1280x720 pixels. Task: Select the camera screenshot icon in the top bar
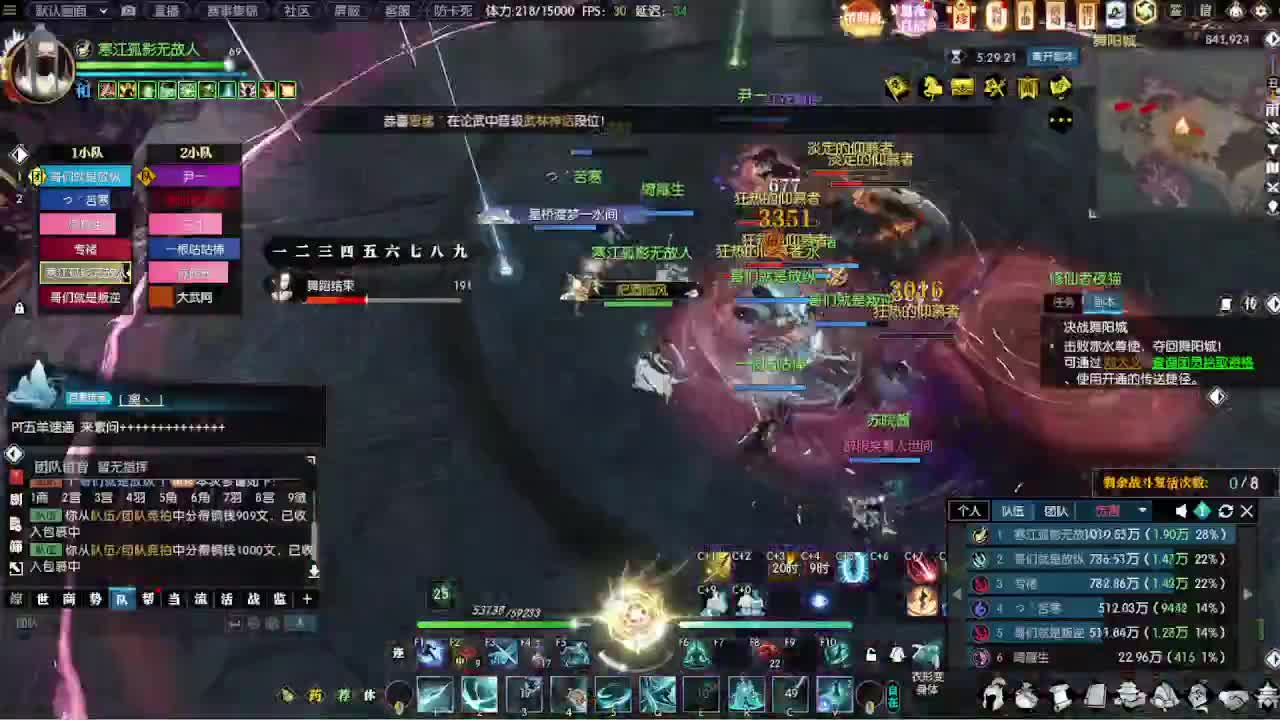point(128,10)
